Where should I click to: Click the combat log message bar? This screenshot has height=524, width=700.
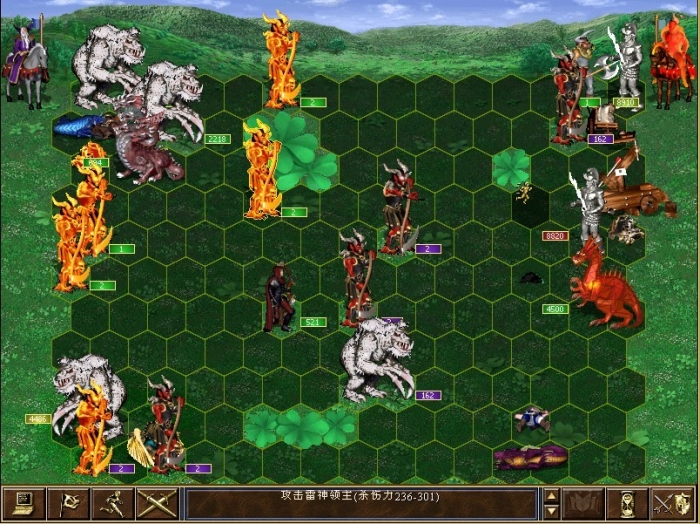coord(361,503)
